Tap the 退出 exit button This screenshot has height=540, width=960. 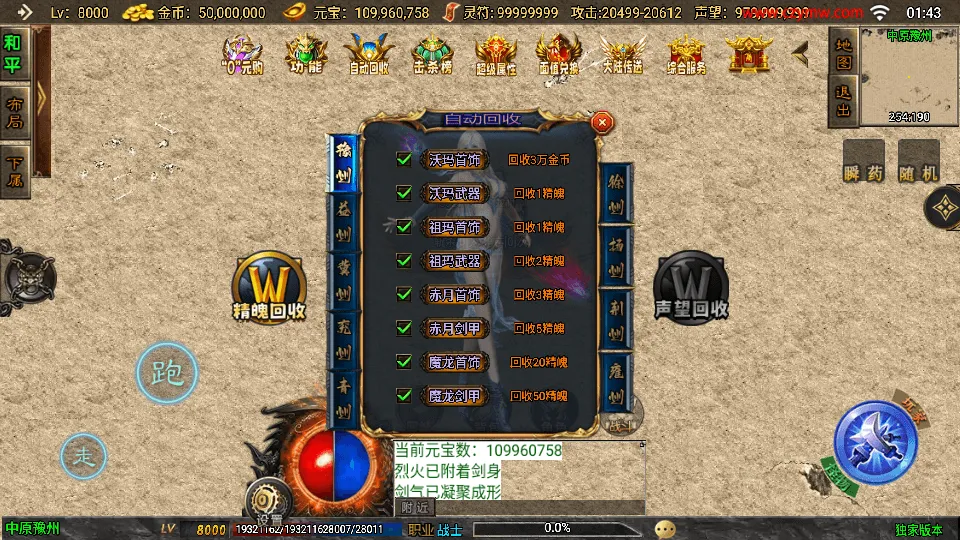coord(843,101)
